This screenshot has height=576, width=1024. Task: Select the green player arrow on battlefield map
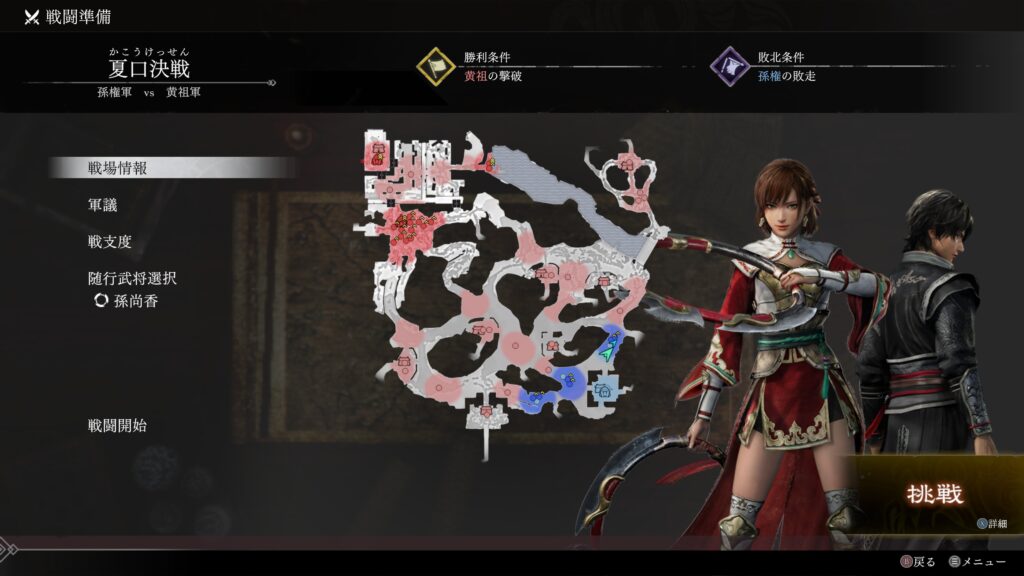[x=607, y=350]
